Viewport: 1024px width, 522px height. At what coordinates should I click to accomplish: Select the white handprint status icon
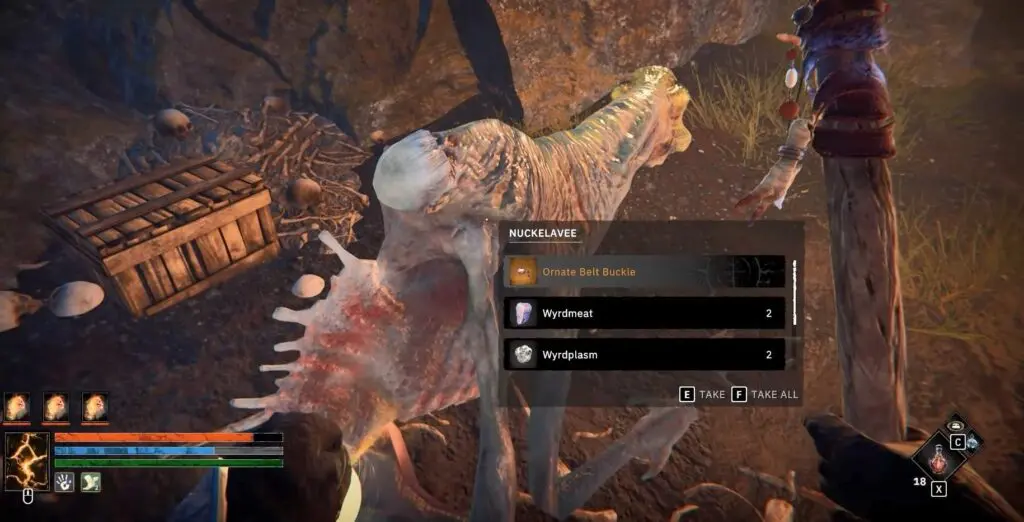click(64, 482)
